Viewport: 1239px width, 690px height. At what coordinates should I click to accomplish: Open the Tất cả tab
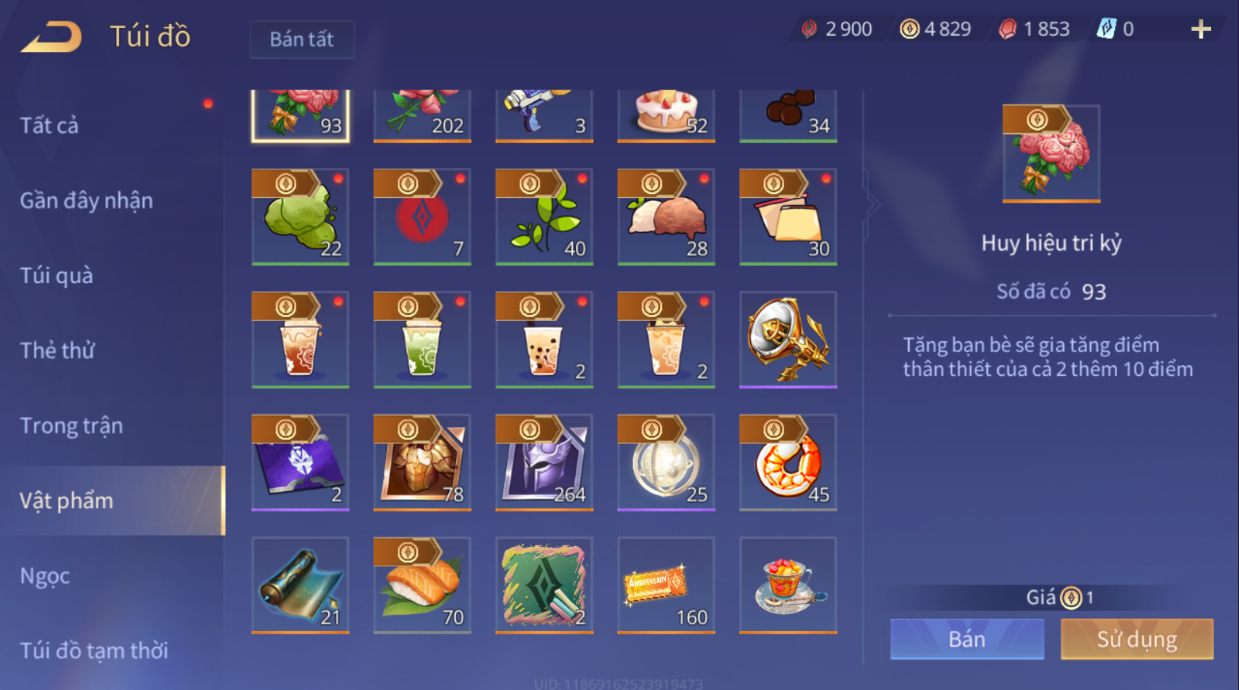click(x=49, y=125)
